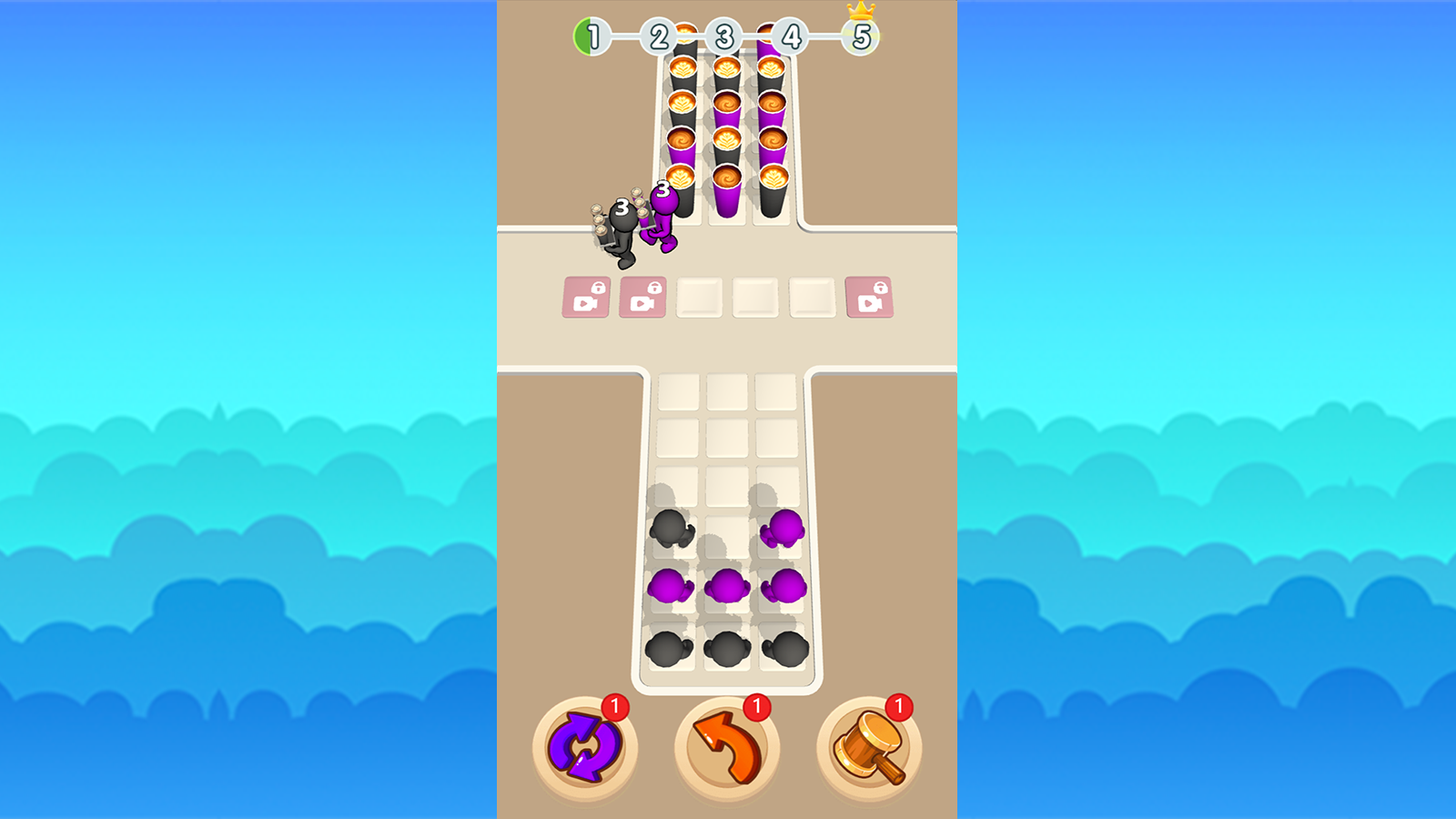Tap level node 2 in the header

point(658,37)
